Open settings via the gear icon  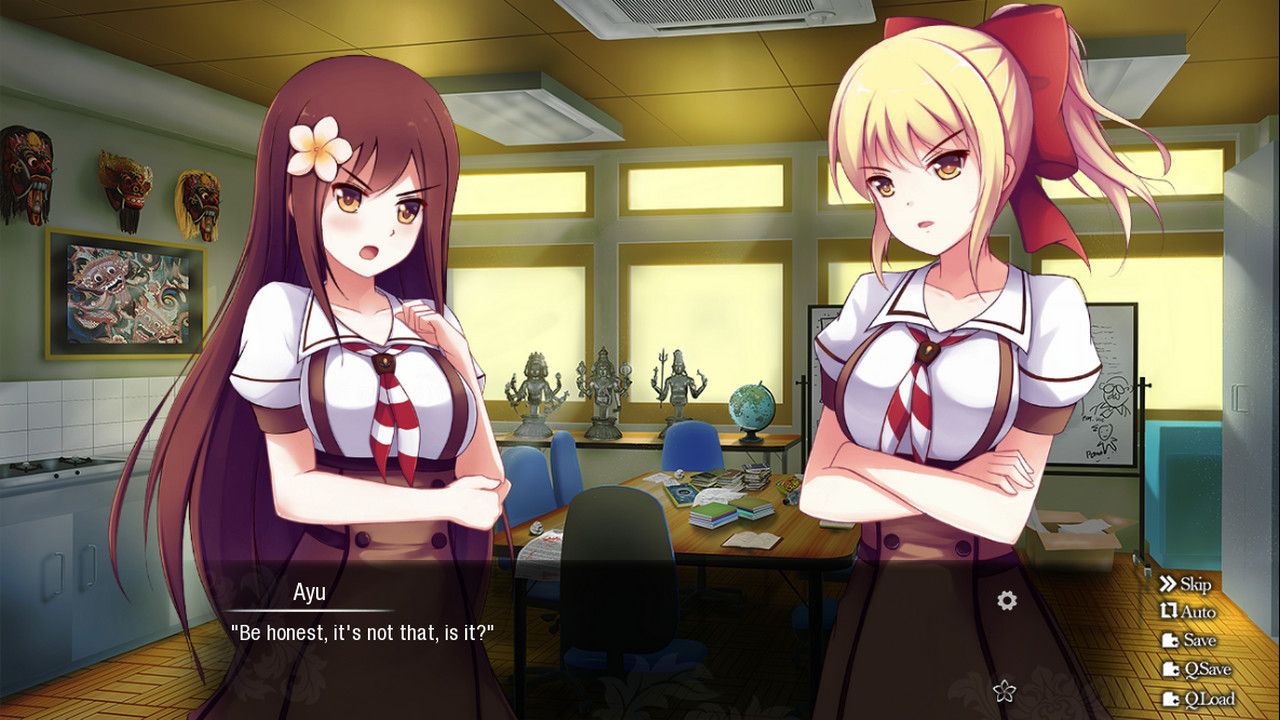1007,600
